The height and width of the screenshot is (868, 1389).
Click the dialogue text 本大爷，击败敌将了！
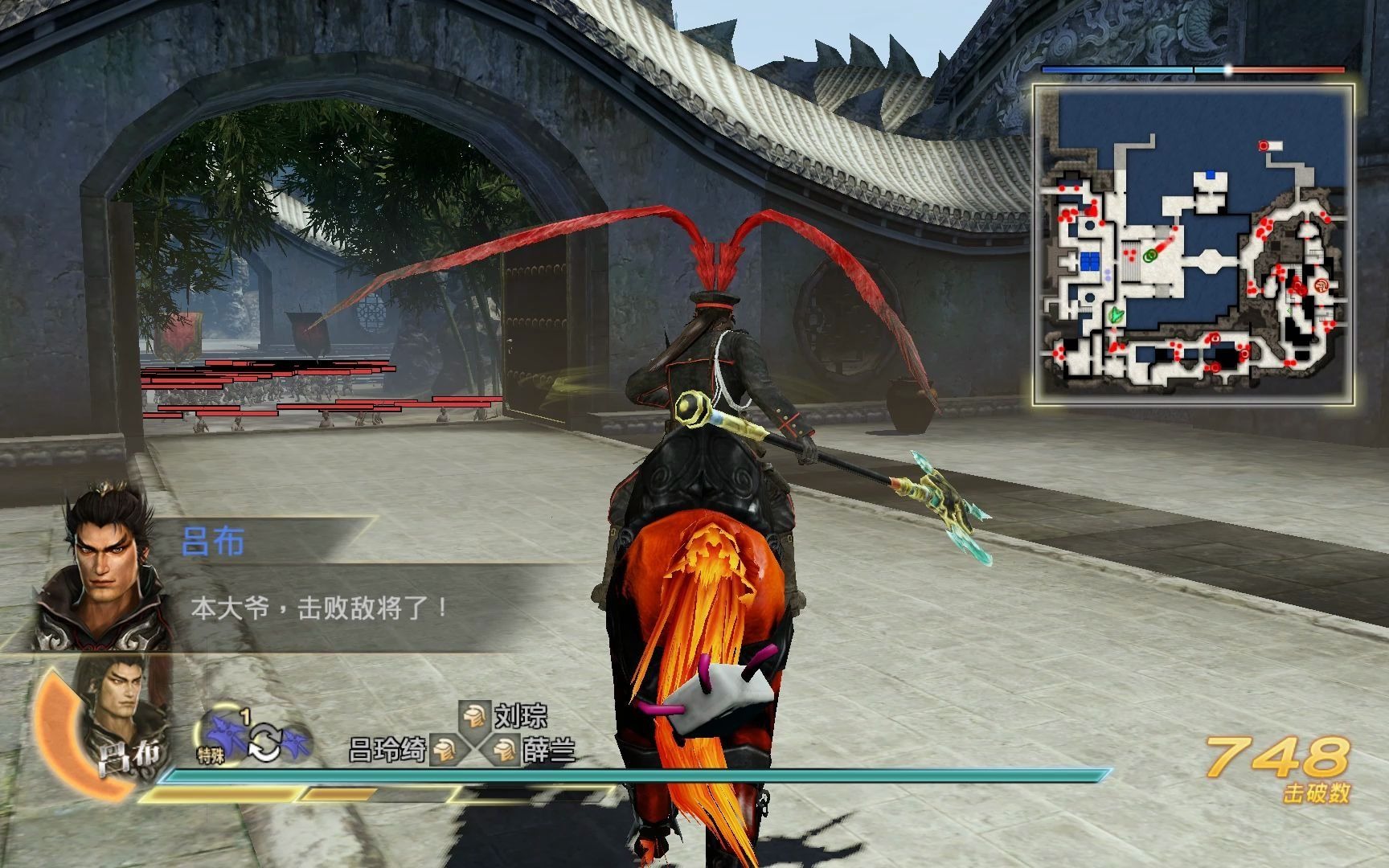(319, 605)
